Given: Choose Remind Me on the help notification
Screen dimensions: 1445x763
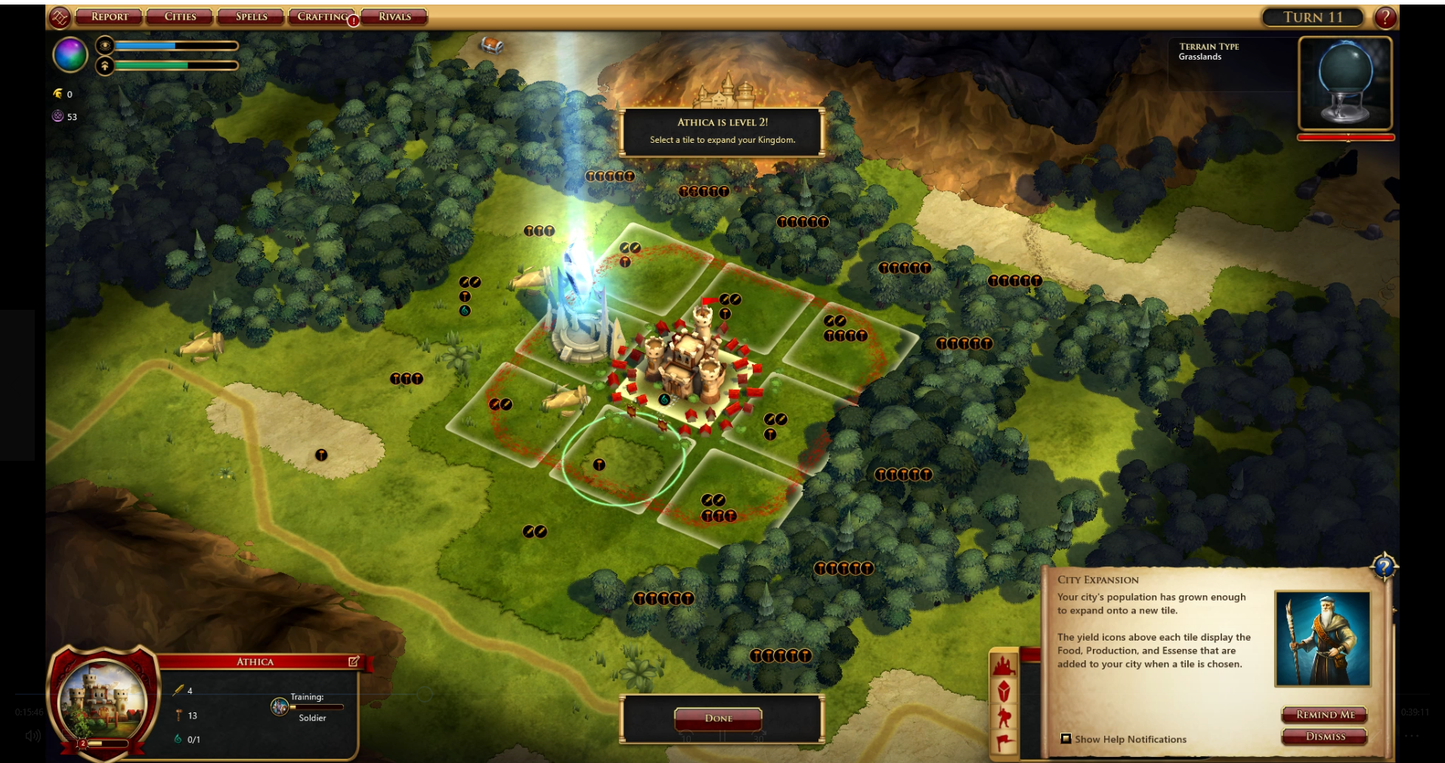Looking at the screenshot, I should [x=1325, y=715].
